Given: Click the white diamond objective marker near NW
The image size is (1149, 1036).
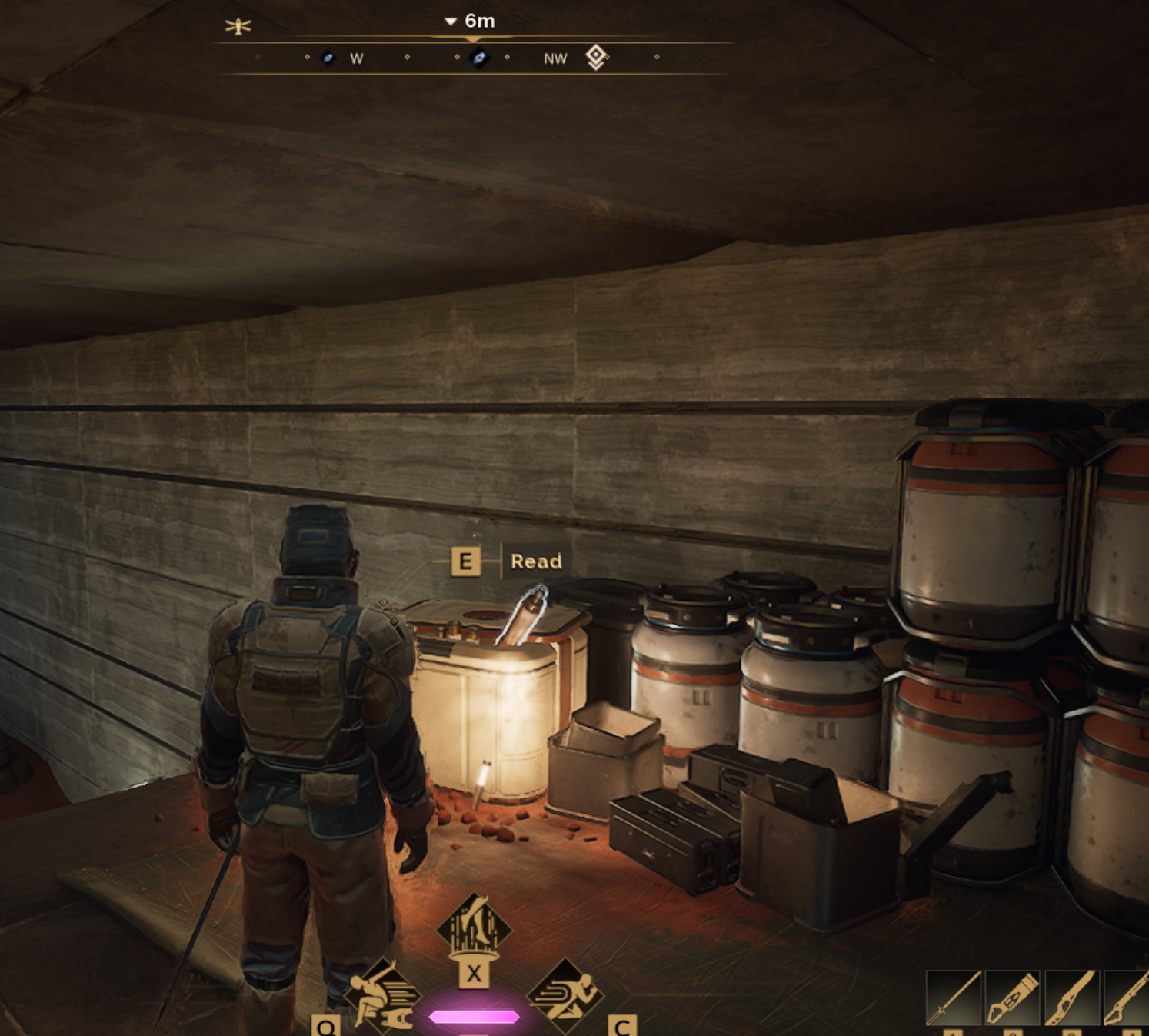Looking at the screenshot, I should pyautogui.click(x=596, y=57).
